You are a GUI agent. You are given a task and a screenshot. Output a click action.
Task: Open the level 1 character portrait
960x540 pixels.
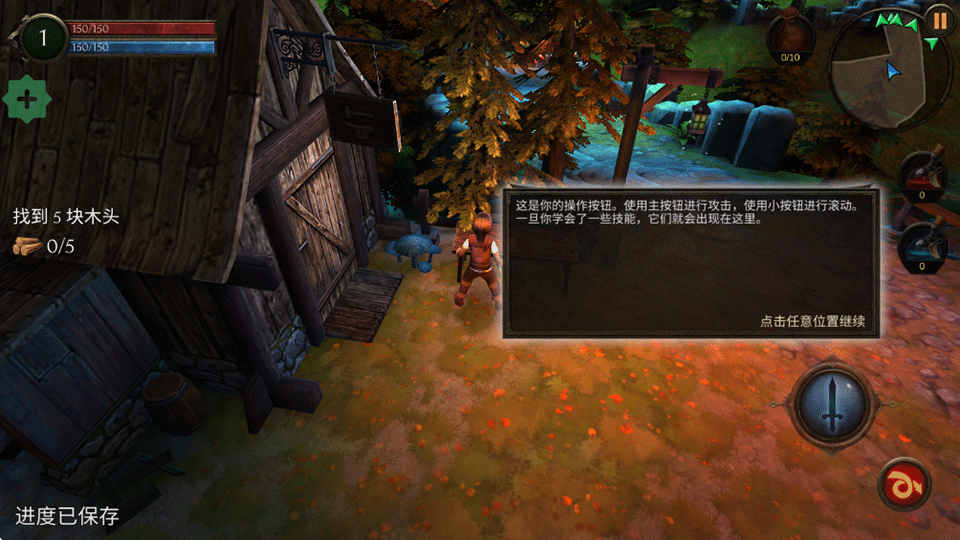point(42,39)
